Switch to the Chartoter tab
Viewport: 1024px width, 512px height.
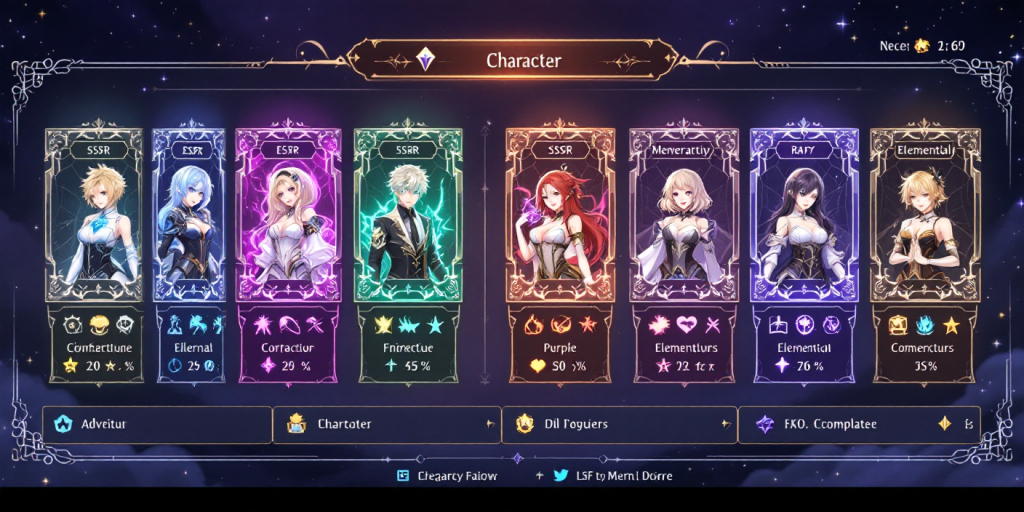tap(387, 424)
